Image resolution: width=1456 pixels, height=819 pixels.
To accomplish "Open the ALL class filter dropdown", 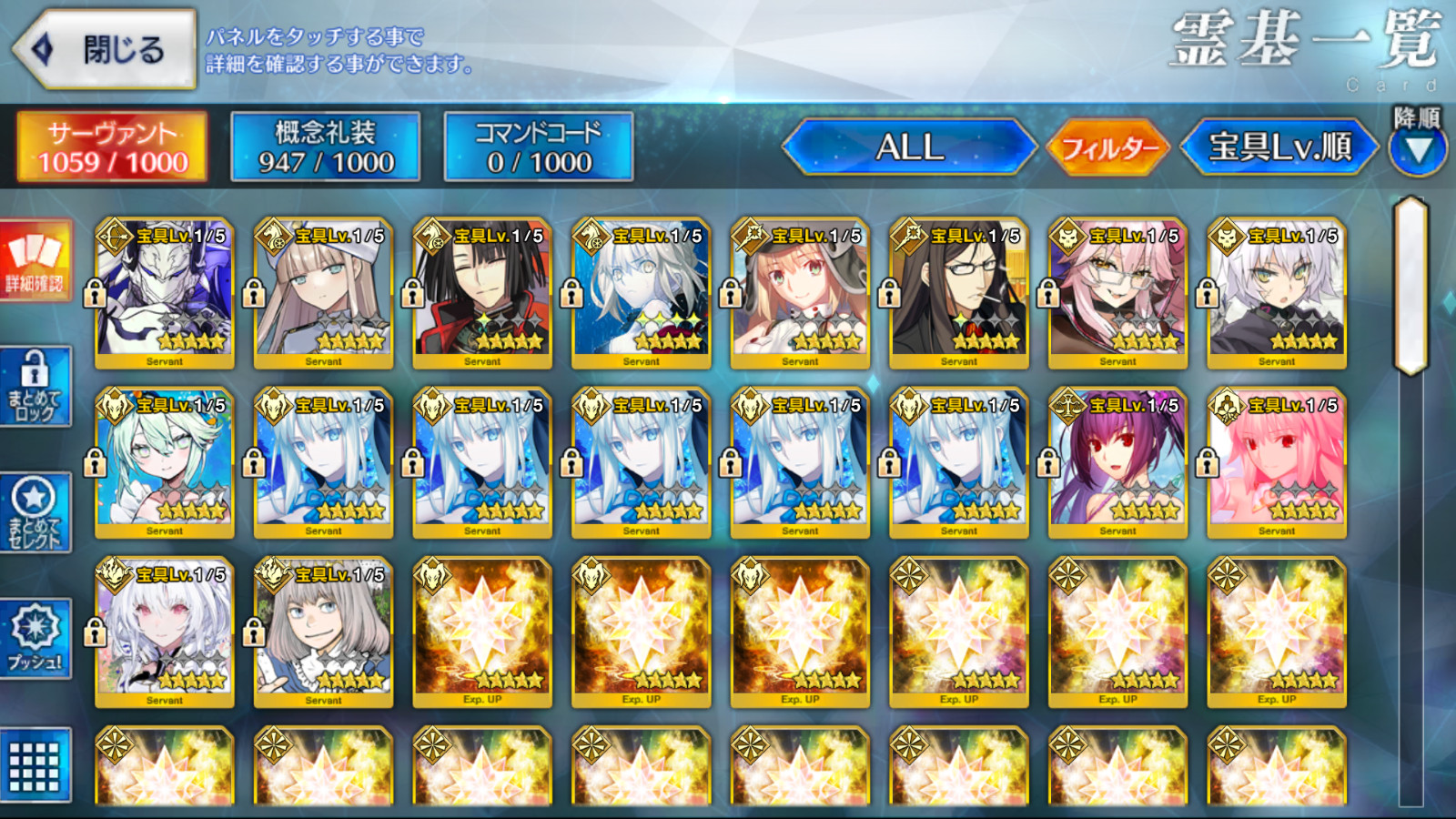I will pos(910,148).
